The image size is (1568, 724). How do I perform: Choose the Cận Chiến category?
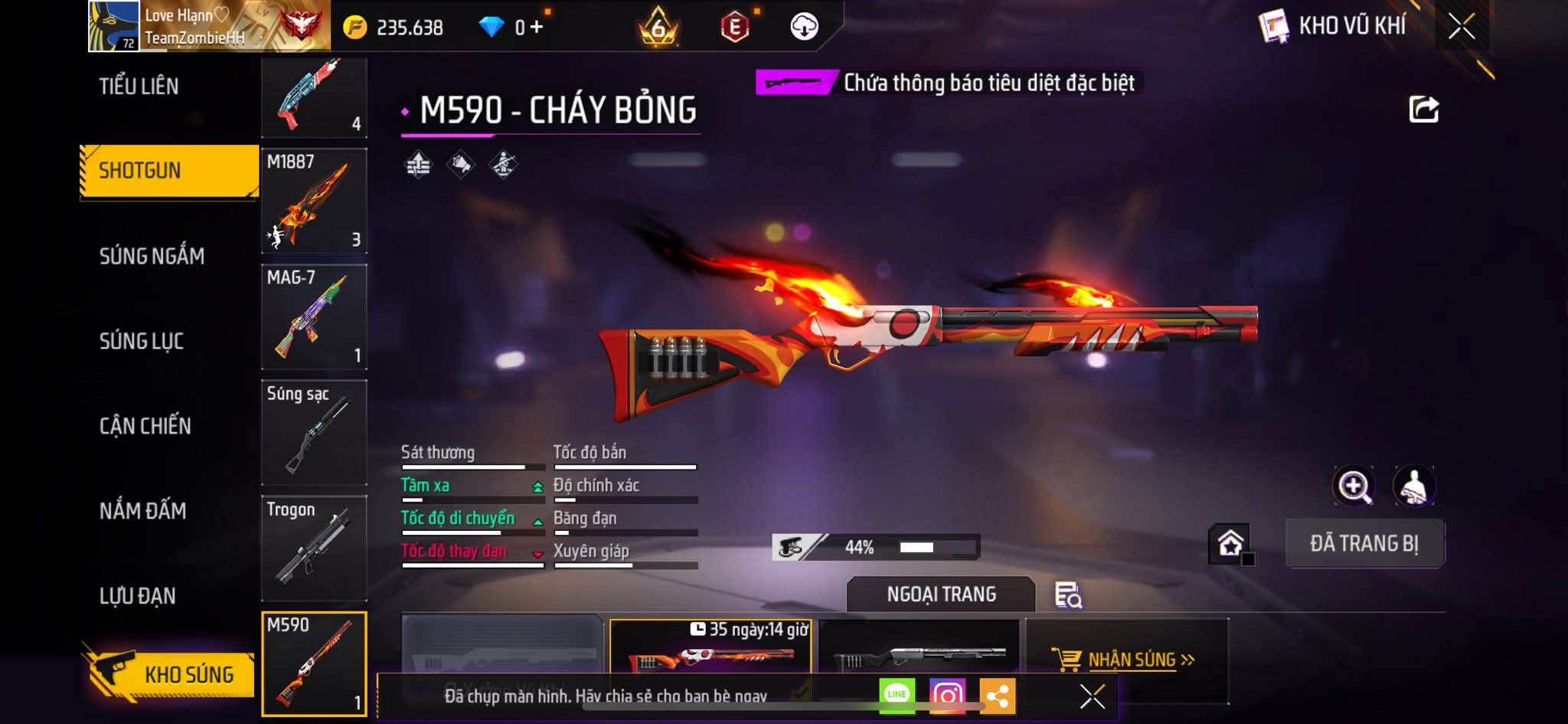(145, 425)
